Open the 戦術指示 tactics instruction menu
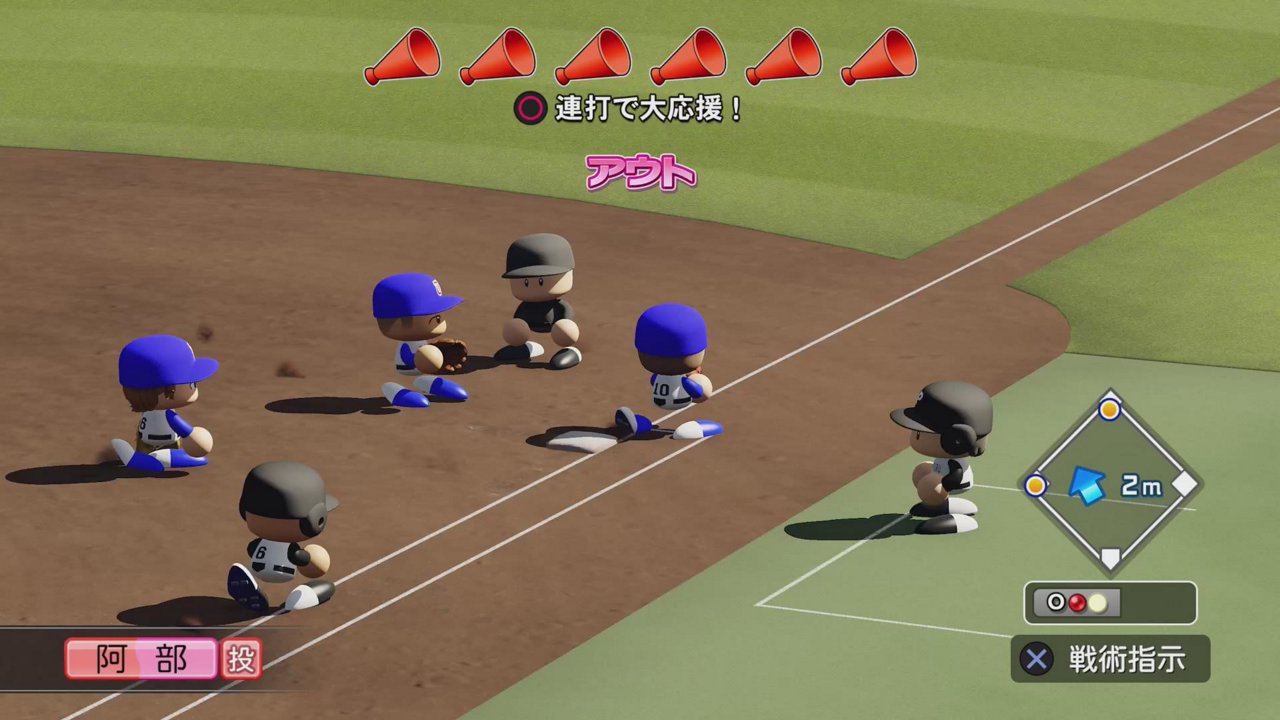Image resolution: width=1280 pixels, height=720 pixels. [1128, 659]
